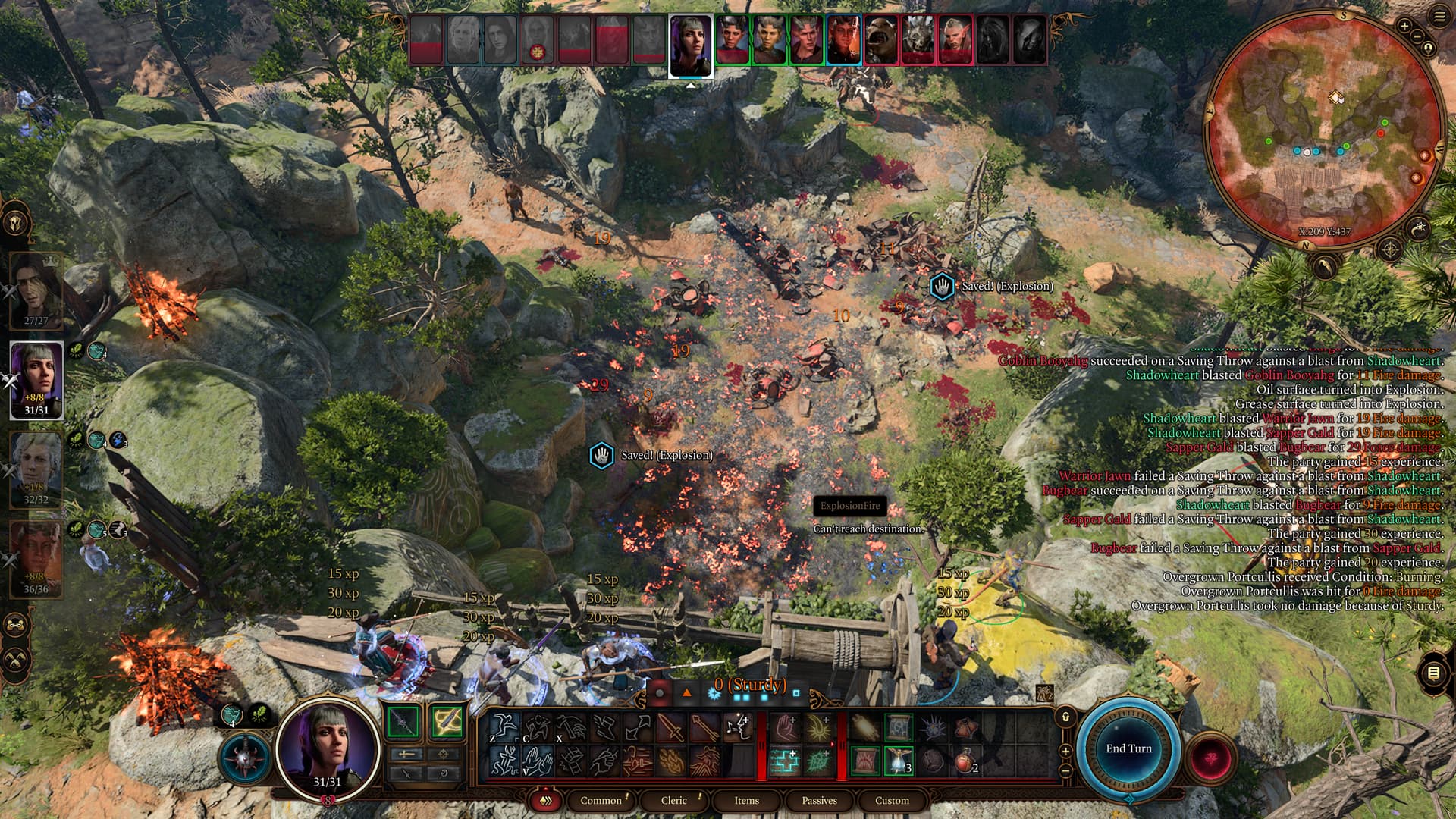Open the Cleric hotbar tab

673,800
